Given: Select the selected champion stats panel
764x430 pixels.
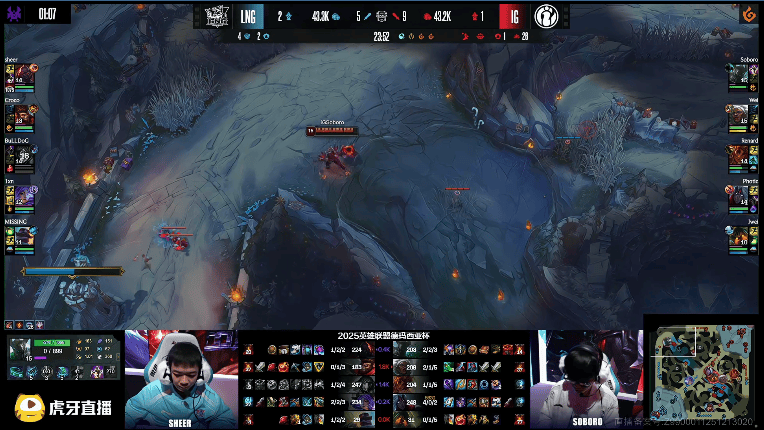Looking at the screenshot, I should click(x=62, y=358).
